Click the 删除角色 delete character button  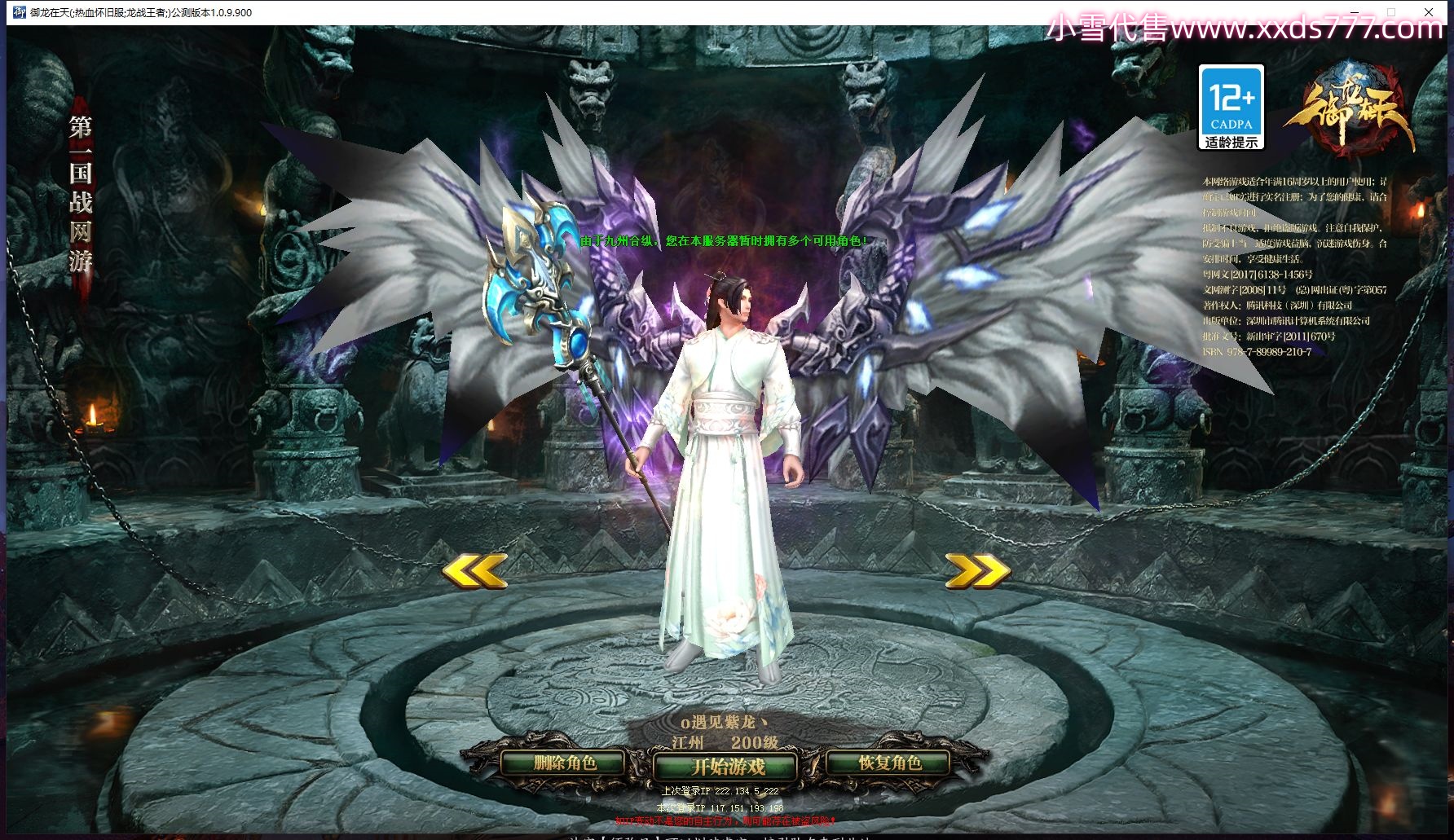[x=564, y=763]
